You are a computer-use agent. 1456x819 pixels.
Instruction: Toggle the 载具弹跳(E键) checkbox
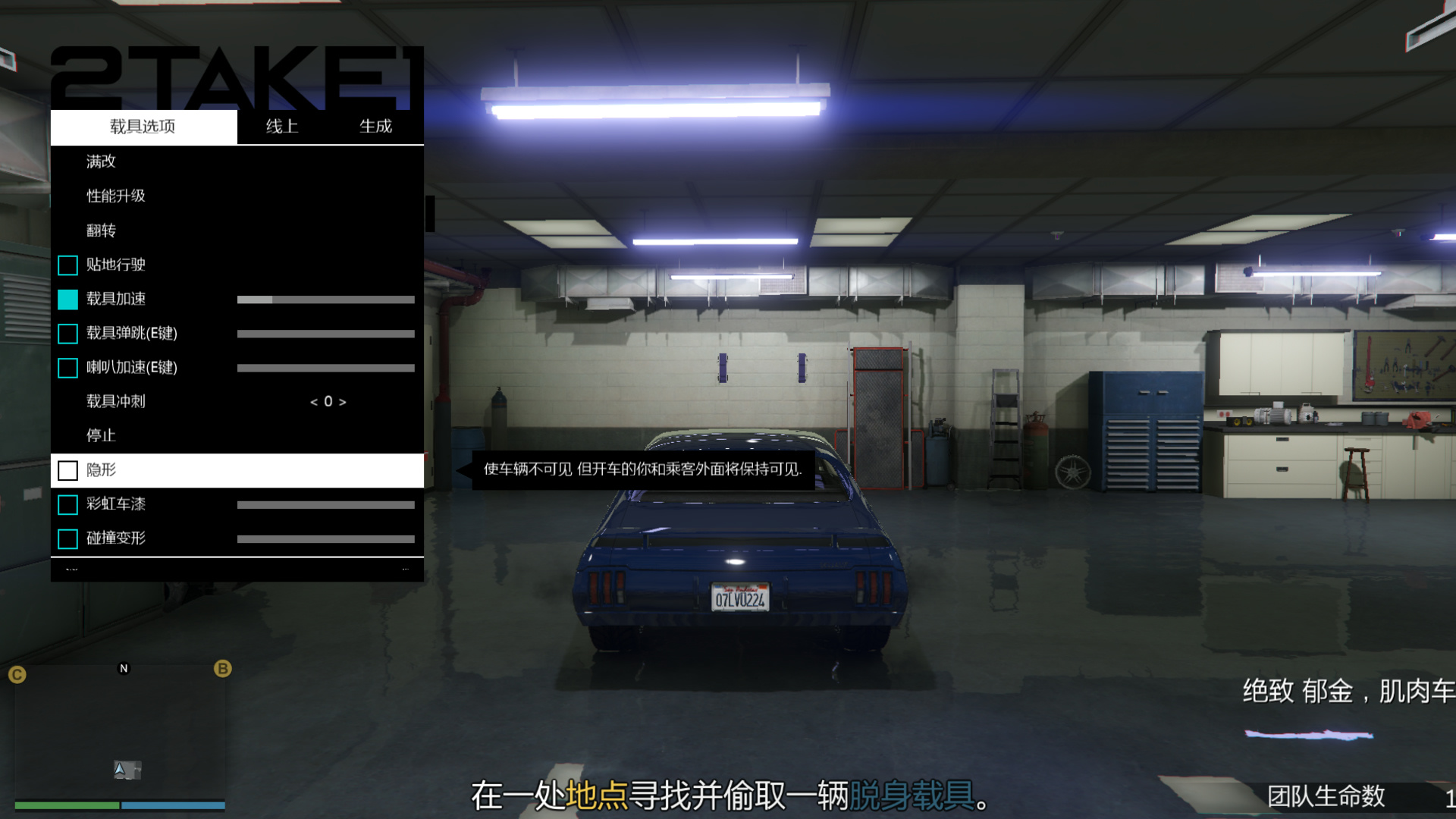click(67, 334)
